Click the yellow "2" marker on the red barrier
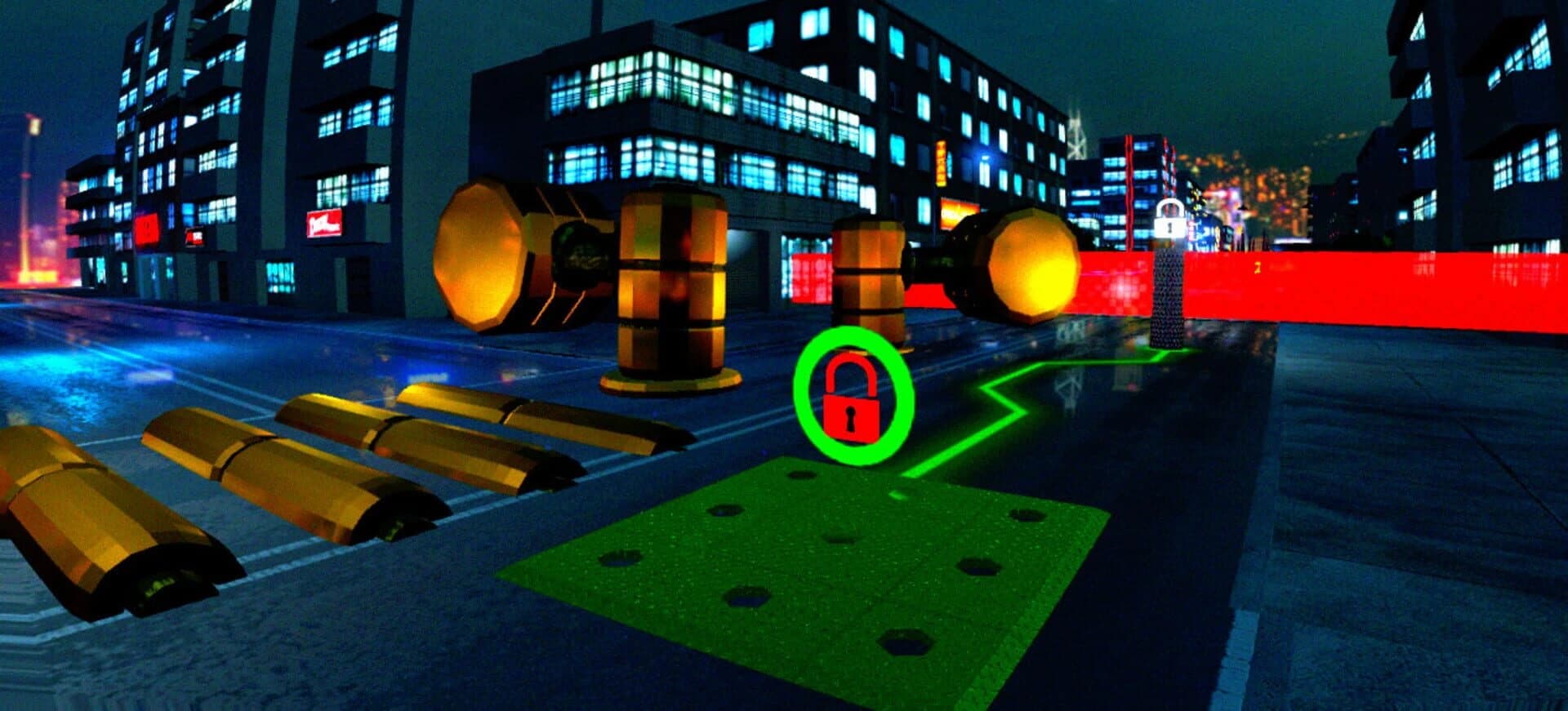1568x711 pixels. coord(1257,267)
